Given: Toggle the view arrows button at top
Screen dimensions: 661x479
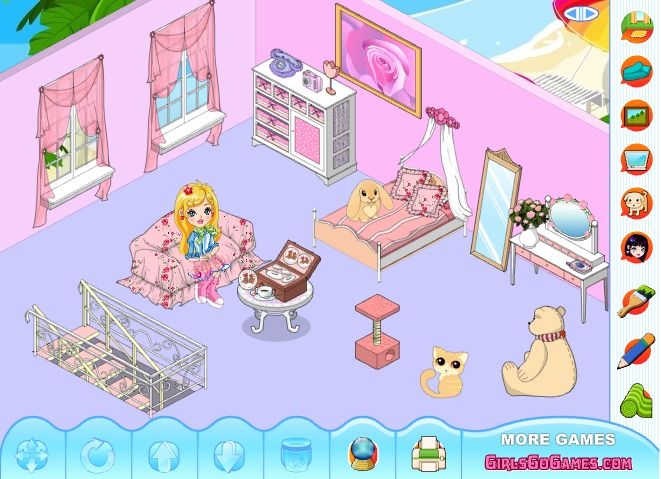Looking at the screenshot, I should coord(578,14).
